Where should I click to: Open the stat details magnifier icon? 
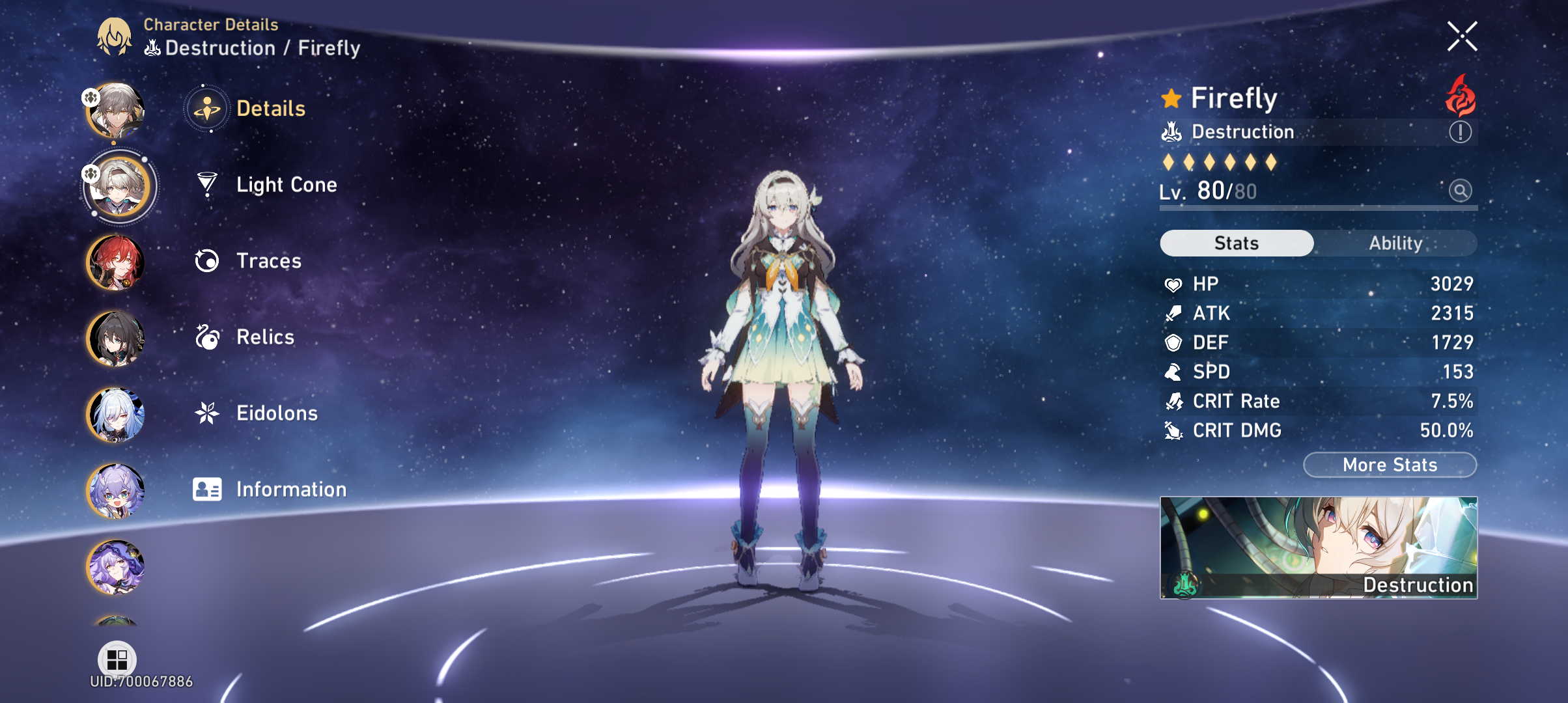(x=1461, y=191)
